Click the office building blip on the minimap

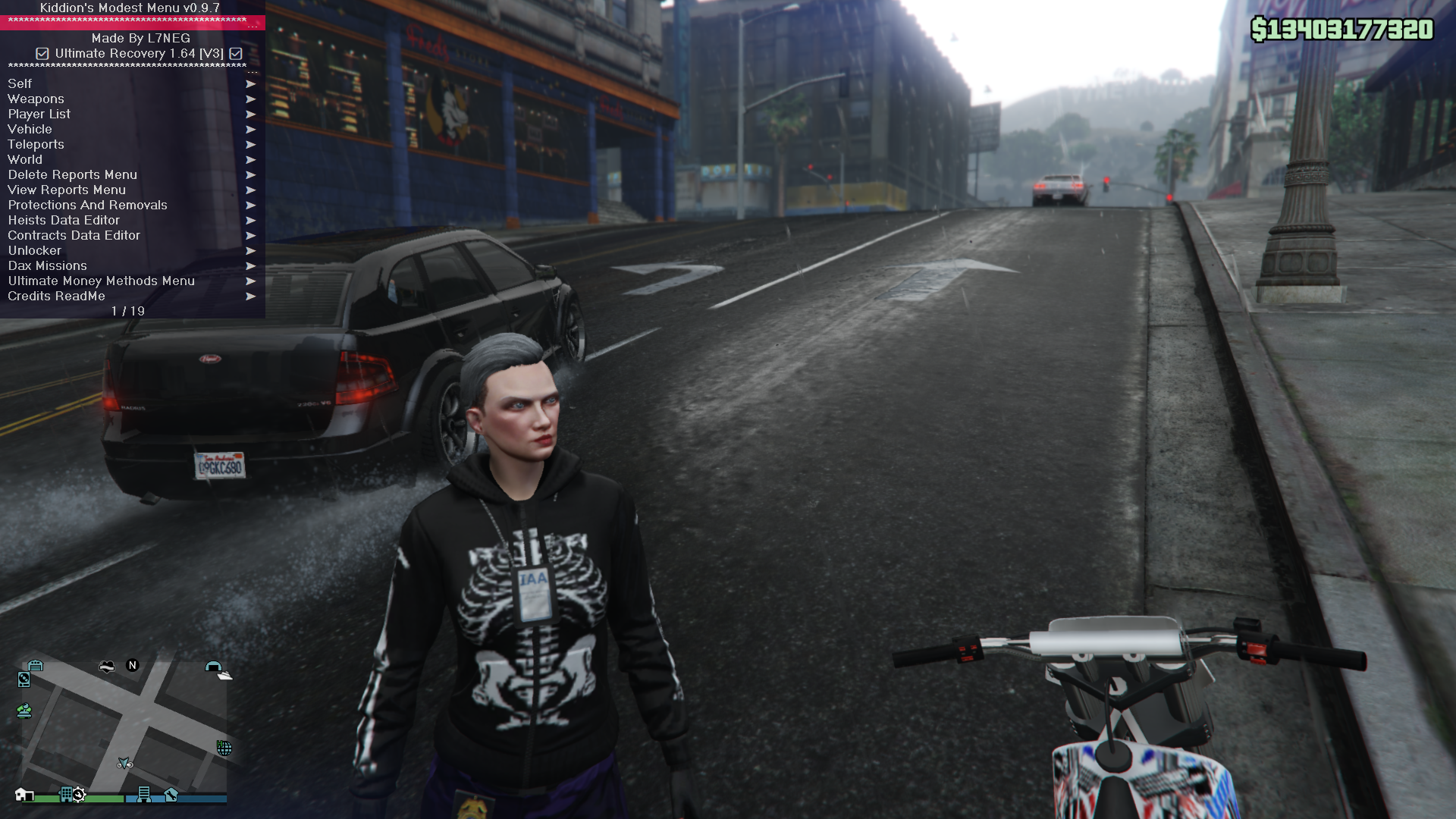[x=144, y=795]
